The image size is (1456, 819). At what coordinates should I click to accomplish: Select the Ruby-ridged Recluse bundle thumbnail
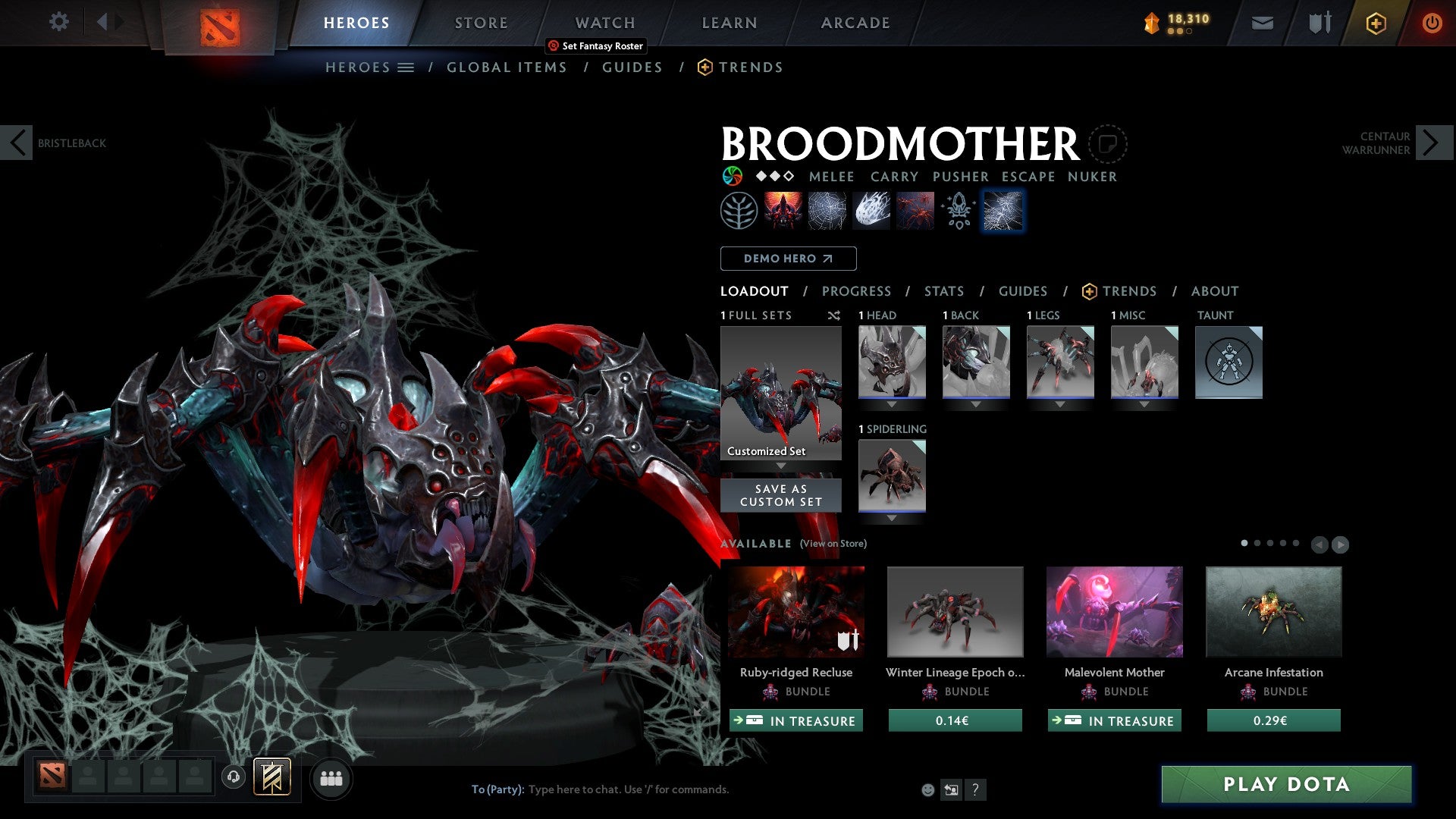pos(795,611)
